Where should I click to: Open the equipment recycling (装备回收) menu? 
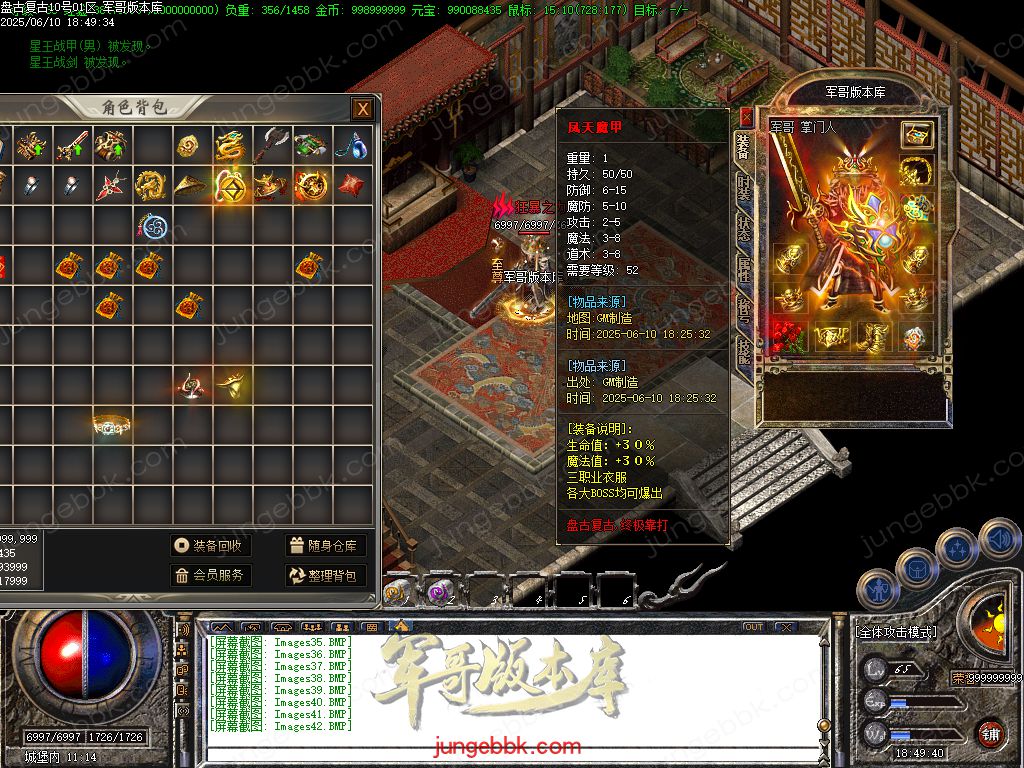pyautogui.click(x=209, y=545)
